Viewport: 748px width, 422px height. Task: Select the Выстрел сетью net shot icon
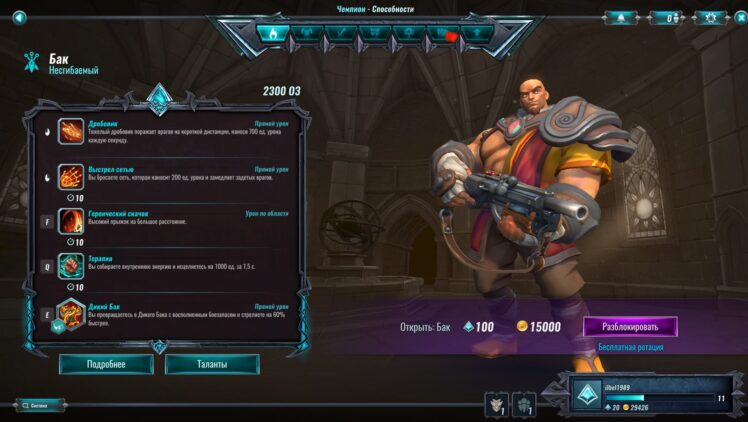[70, 177]
